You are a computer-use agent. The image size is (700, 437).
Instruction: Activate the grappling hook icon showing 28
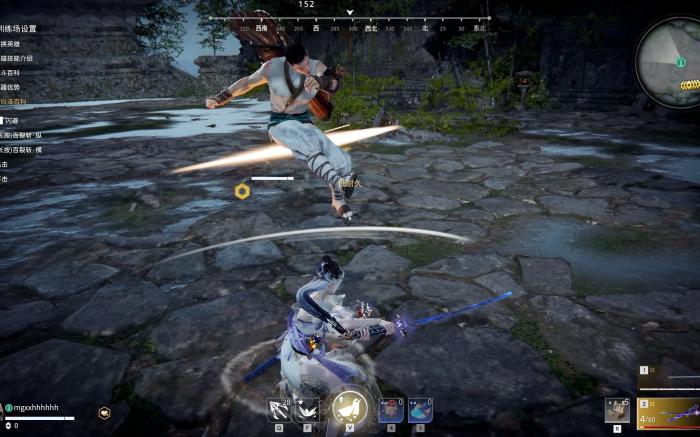279,408
